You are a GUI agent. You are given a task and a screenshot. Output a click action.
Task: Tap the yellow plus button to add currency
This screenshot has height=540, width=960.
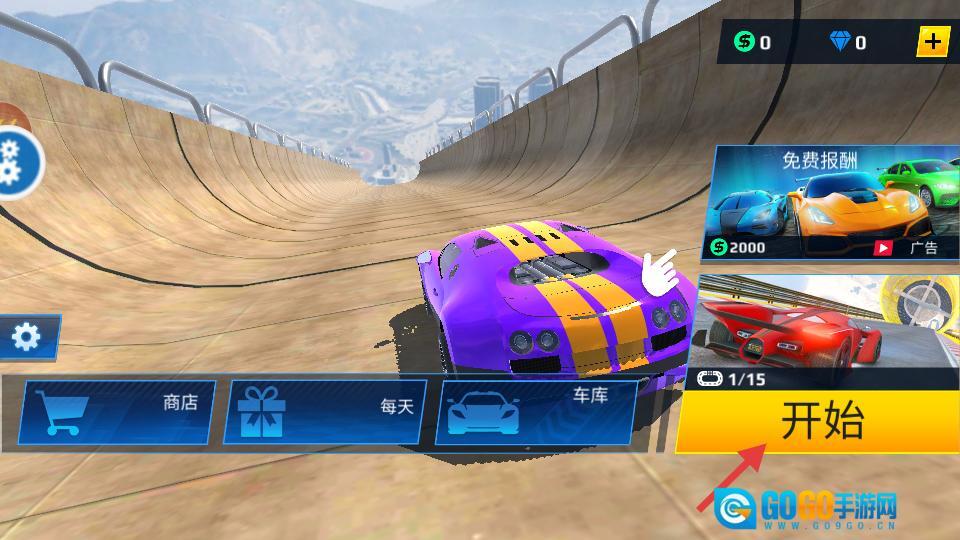click(x=933, y=42)
